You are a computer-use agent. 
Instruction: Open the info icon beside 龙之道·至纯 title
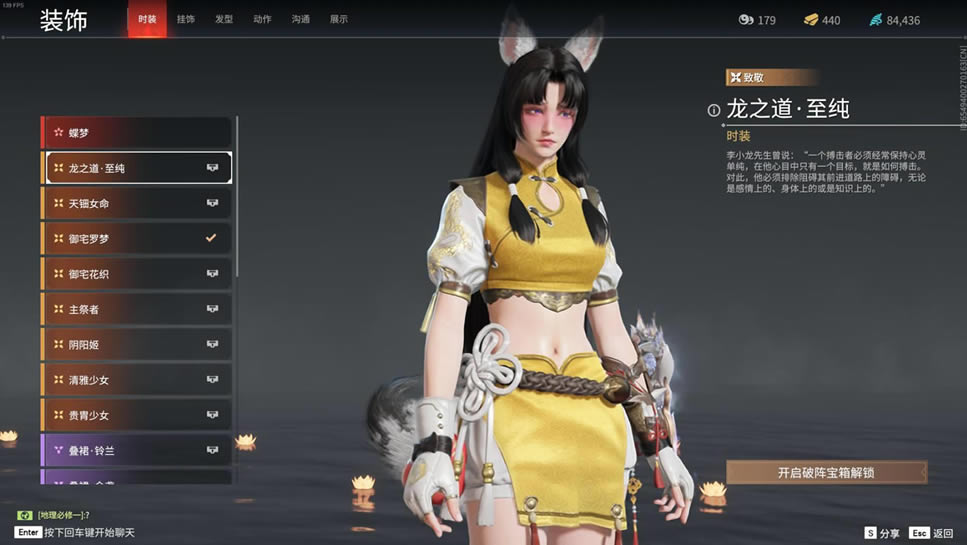(x=714, y=111)
